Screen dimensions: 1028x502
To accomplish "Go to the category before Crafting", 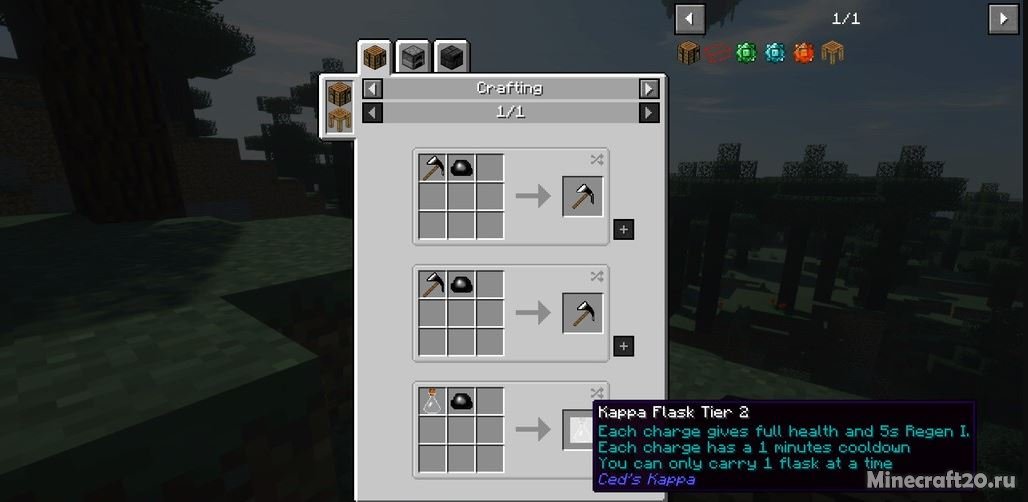I will click(x=372, y=88).
